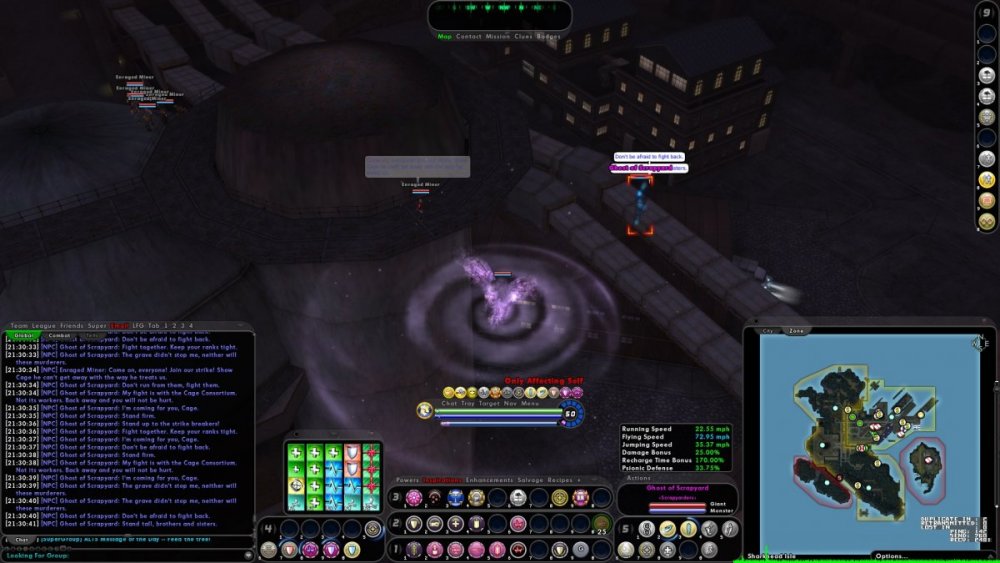The width and height of the screenshot is (1000, 563).
Task: Click the Actions button above target window
Action: pyautogui.click(x=638, y=478)
